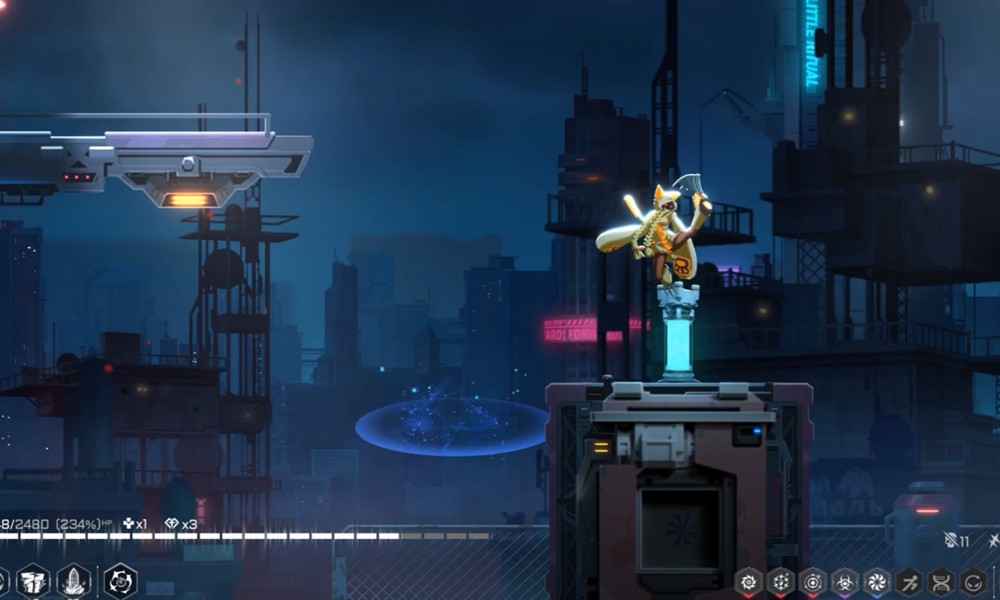Activate the running figure dash icon
Viewport: 1000px width, 600px height.
tap(909, 581)
